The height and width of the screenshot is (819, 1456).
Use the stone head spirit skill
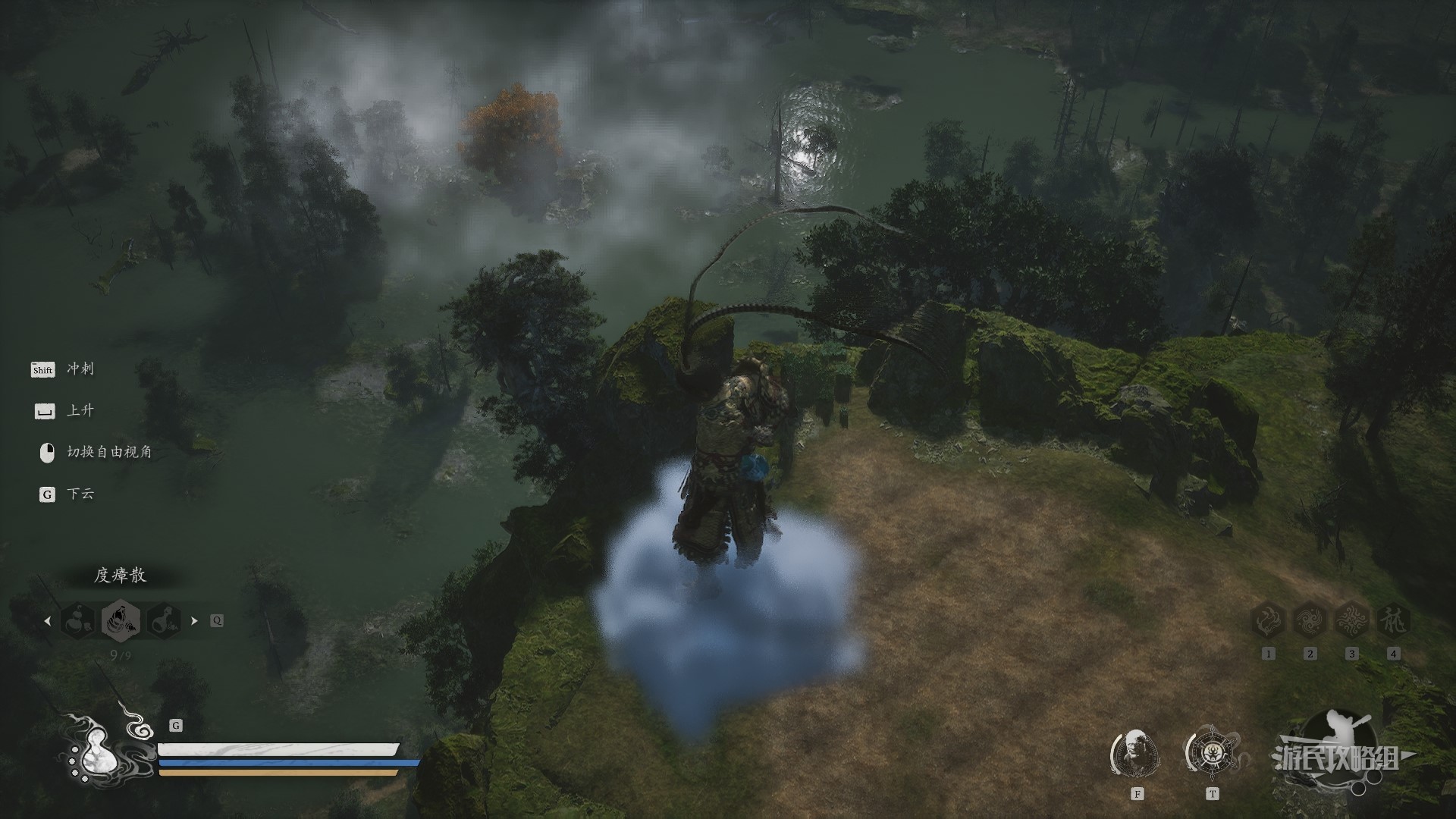tap(1136, 754)
